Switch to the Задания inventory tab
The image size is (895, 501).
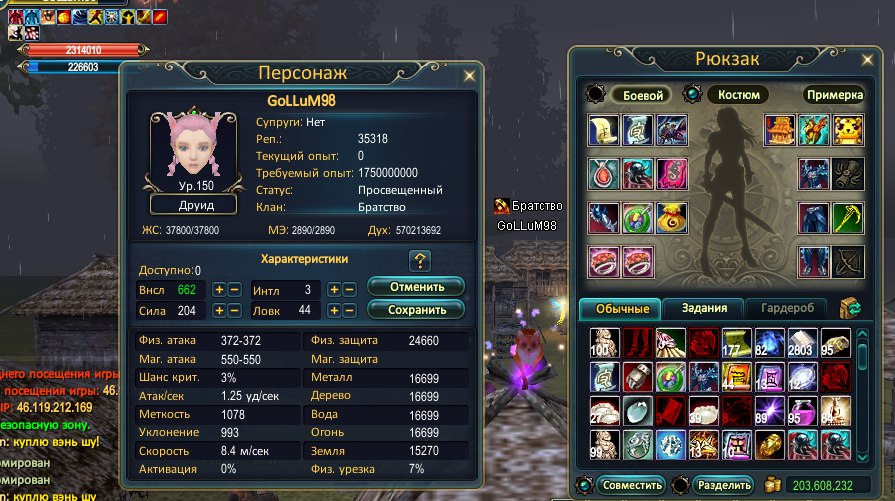coord(704,308)
